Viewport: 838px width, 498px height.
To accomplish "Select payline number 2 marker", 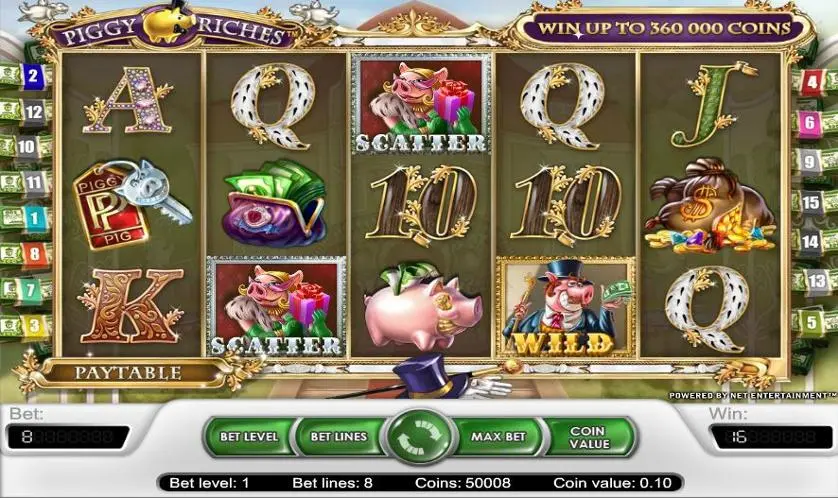I will click(33, 76).
